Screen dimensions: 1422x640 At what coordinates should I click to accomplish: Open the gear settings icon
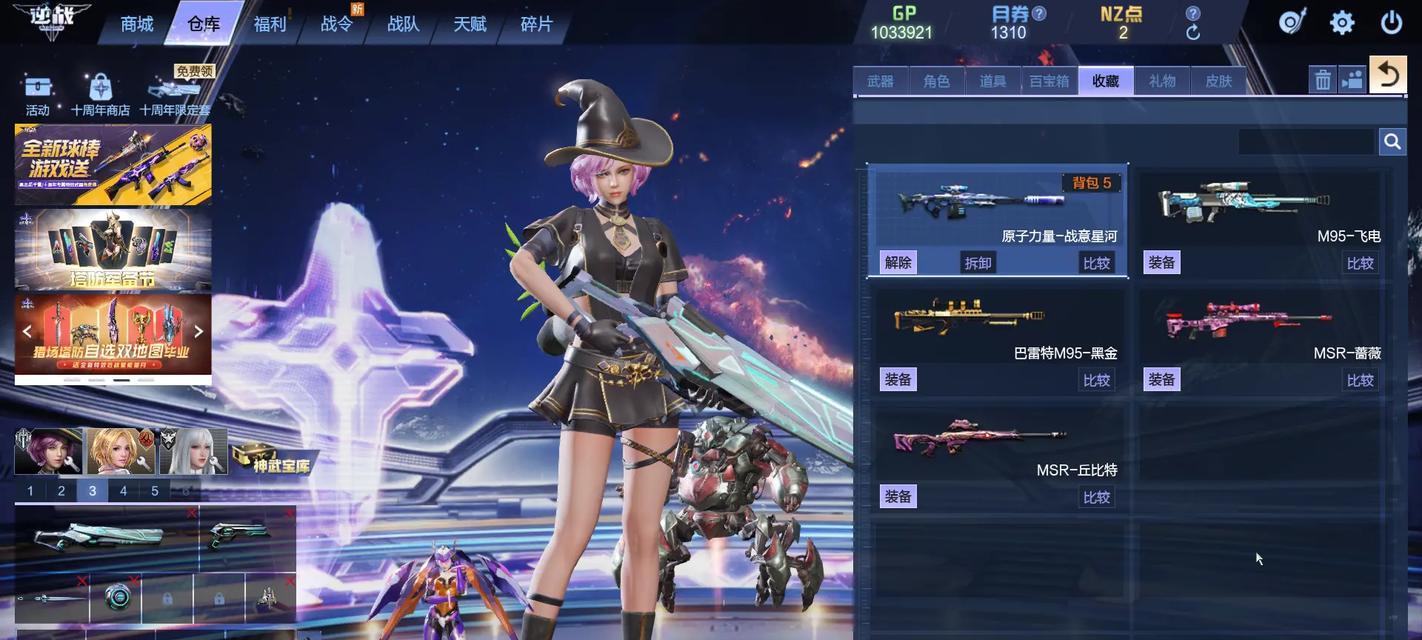click(1342, 23)
